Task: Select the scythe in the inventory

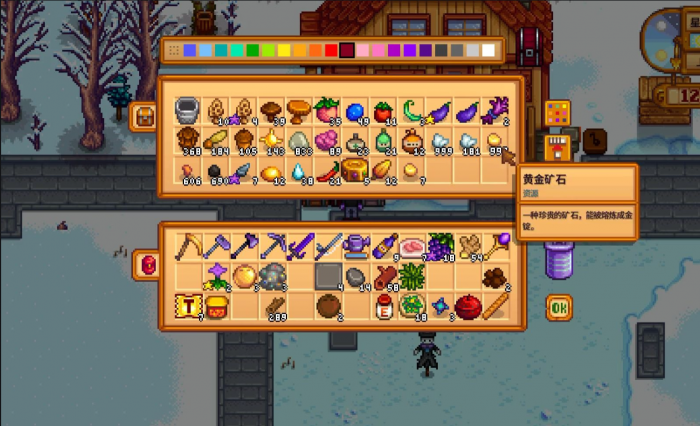Action: [x=188, y=245]
